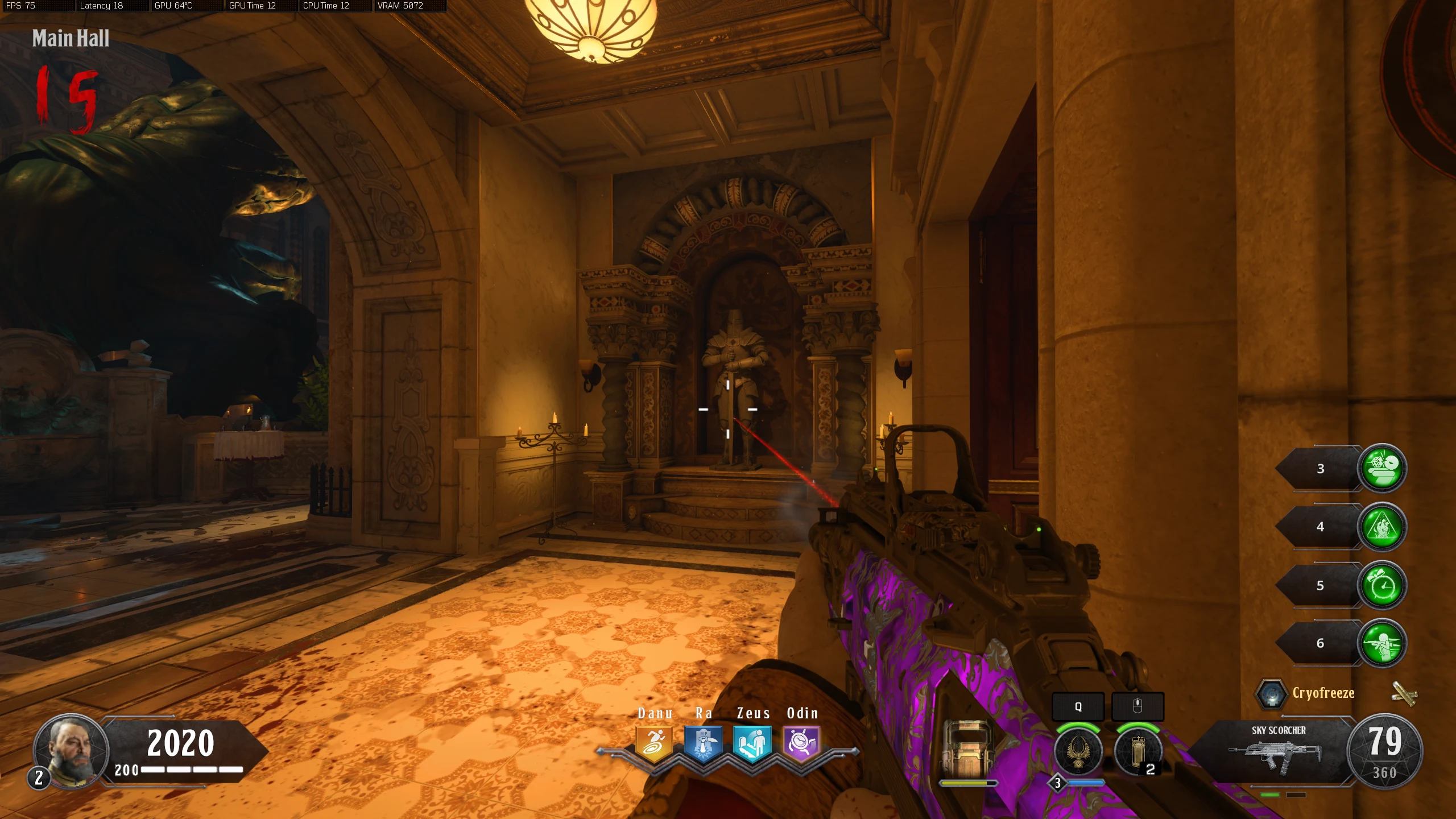Image resolution: width=1456 pixels, height=819 pixels.
Task: Activate the winged special weapon icon
Action: (x=1078, y=751)
